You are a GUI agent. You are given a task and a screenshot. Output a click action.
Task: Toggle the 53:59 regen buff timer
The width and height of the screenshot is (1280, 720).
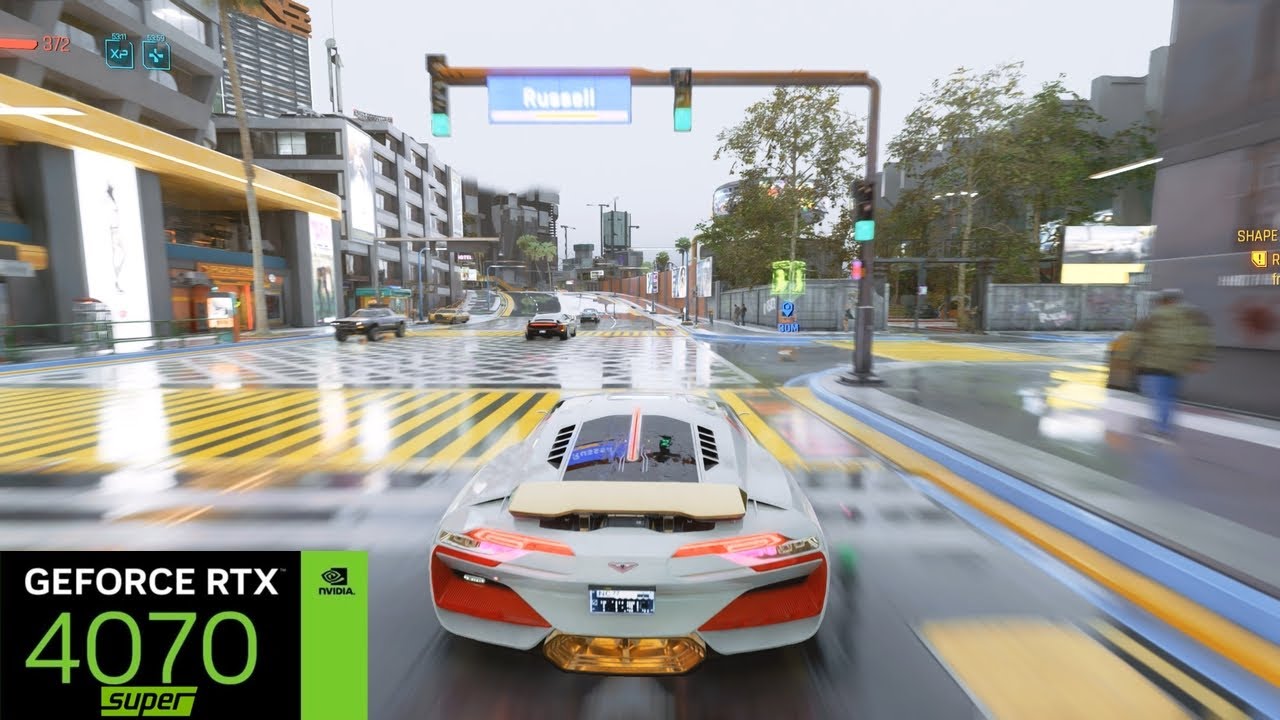(x=158, y=38)
